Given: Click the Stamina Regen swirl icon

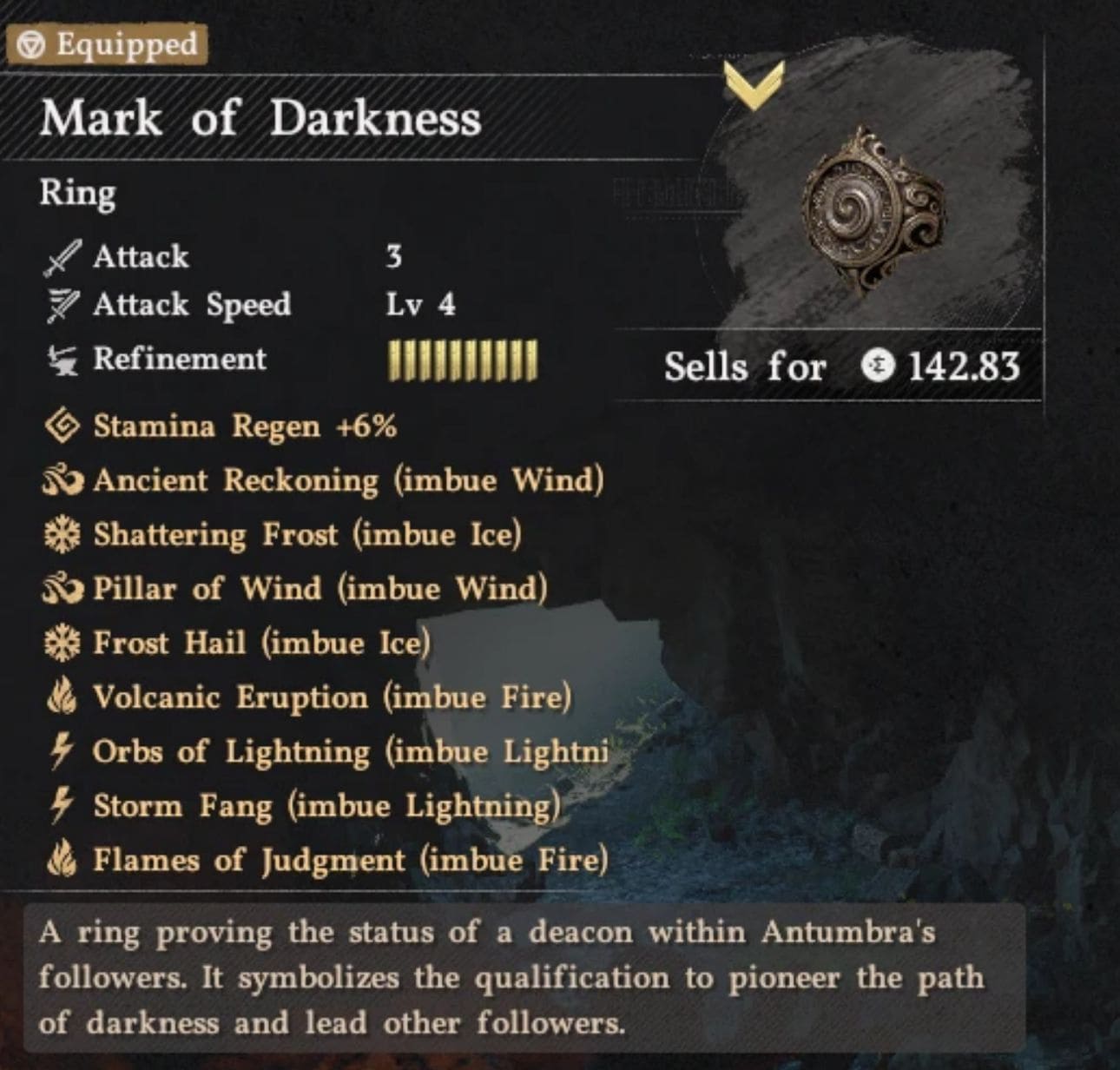Looking at the screenshot, I should (63, 426).
